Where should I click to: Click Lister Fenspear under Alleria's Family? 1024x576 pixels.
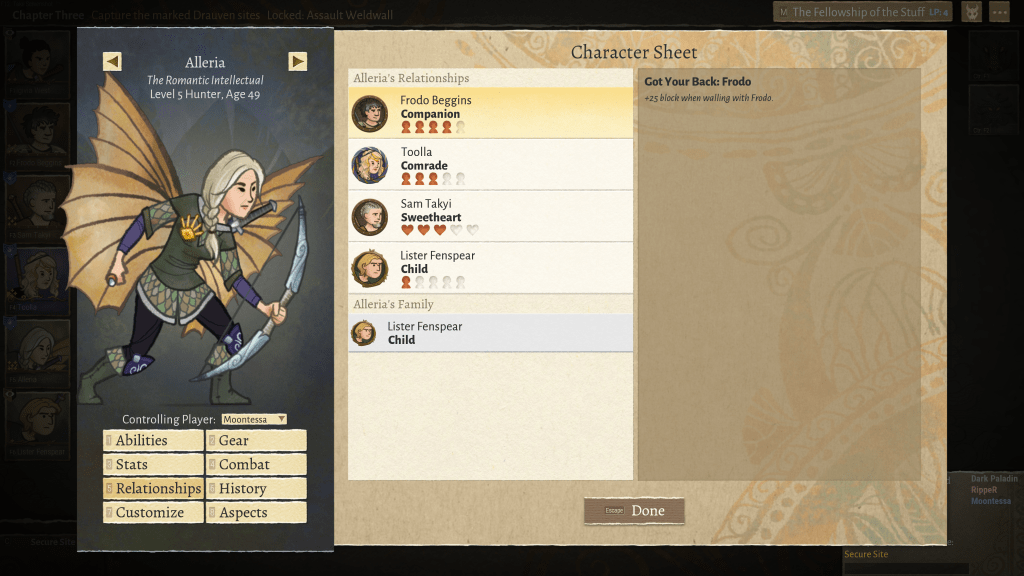pos(490,333)
